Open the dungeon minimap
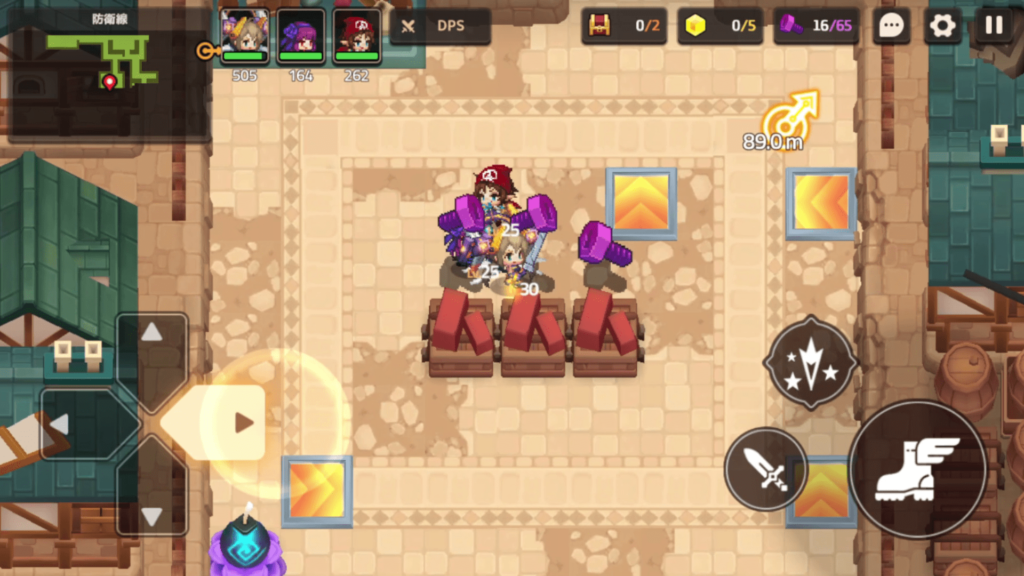This screenshot has width=1024, height=576. 105,62
